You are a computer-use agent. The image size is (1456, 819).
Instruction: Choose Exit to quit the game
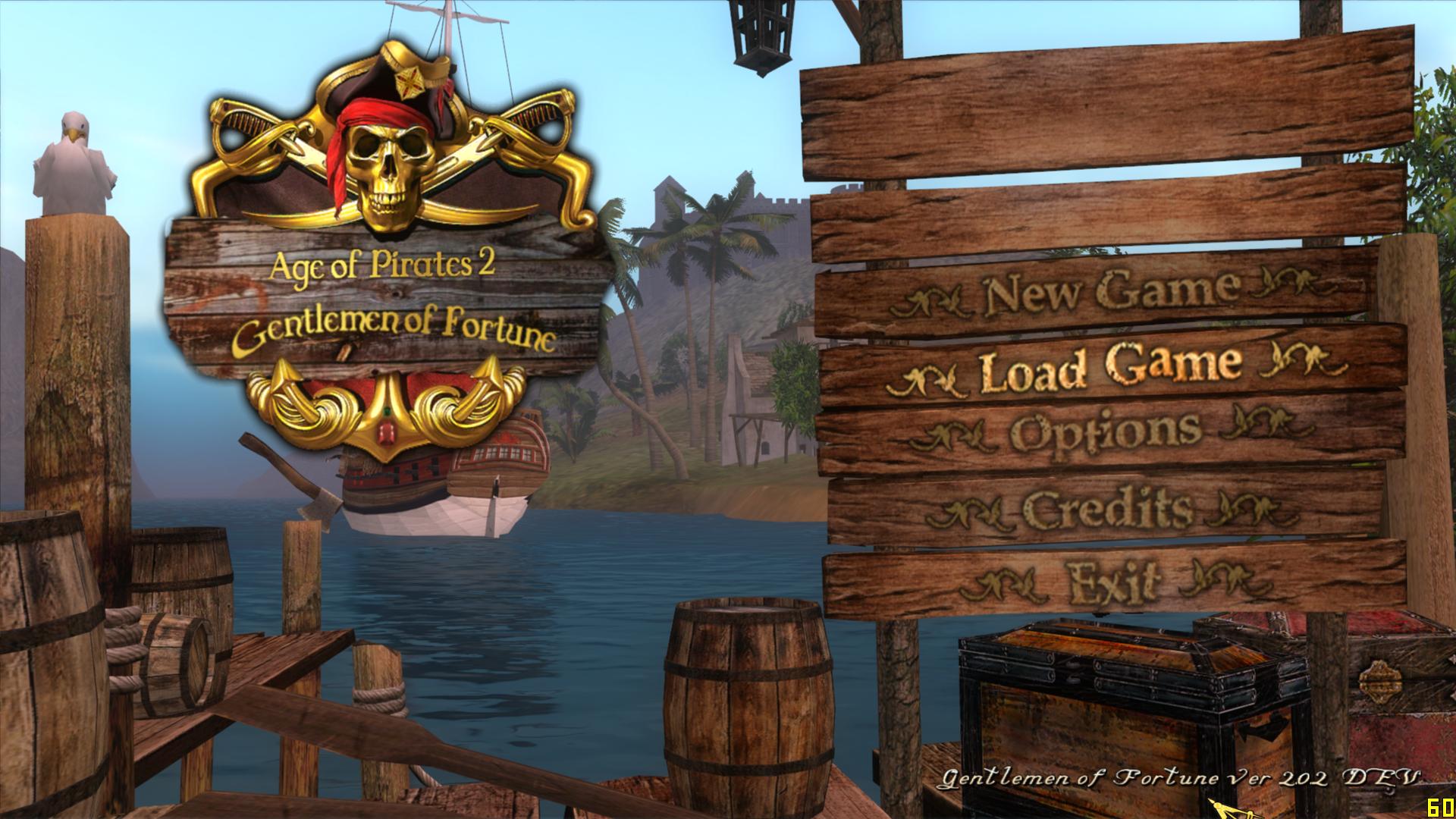click(x=1113, y=582)
